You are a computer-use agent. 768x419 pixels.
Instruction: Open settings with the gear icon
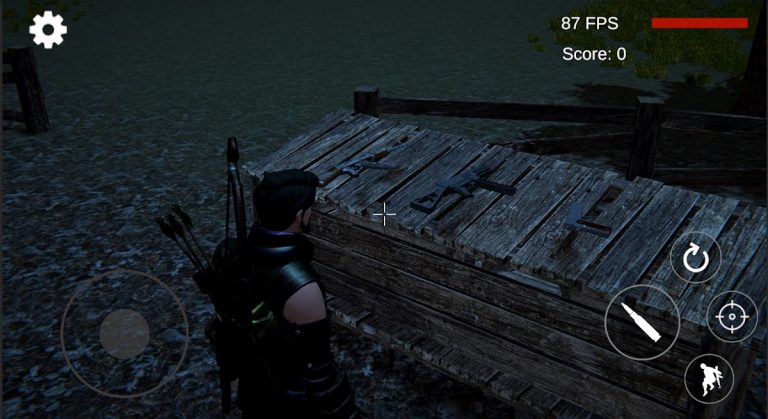48,30
